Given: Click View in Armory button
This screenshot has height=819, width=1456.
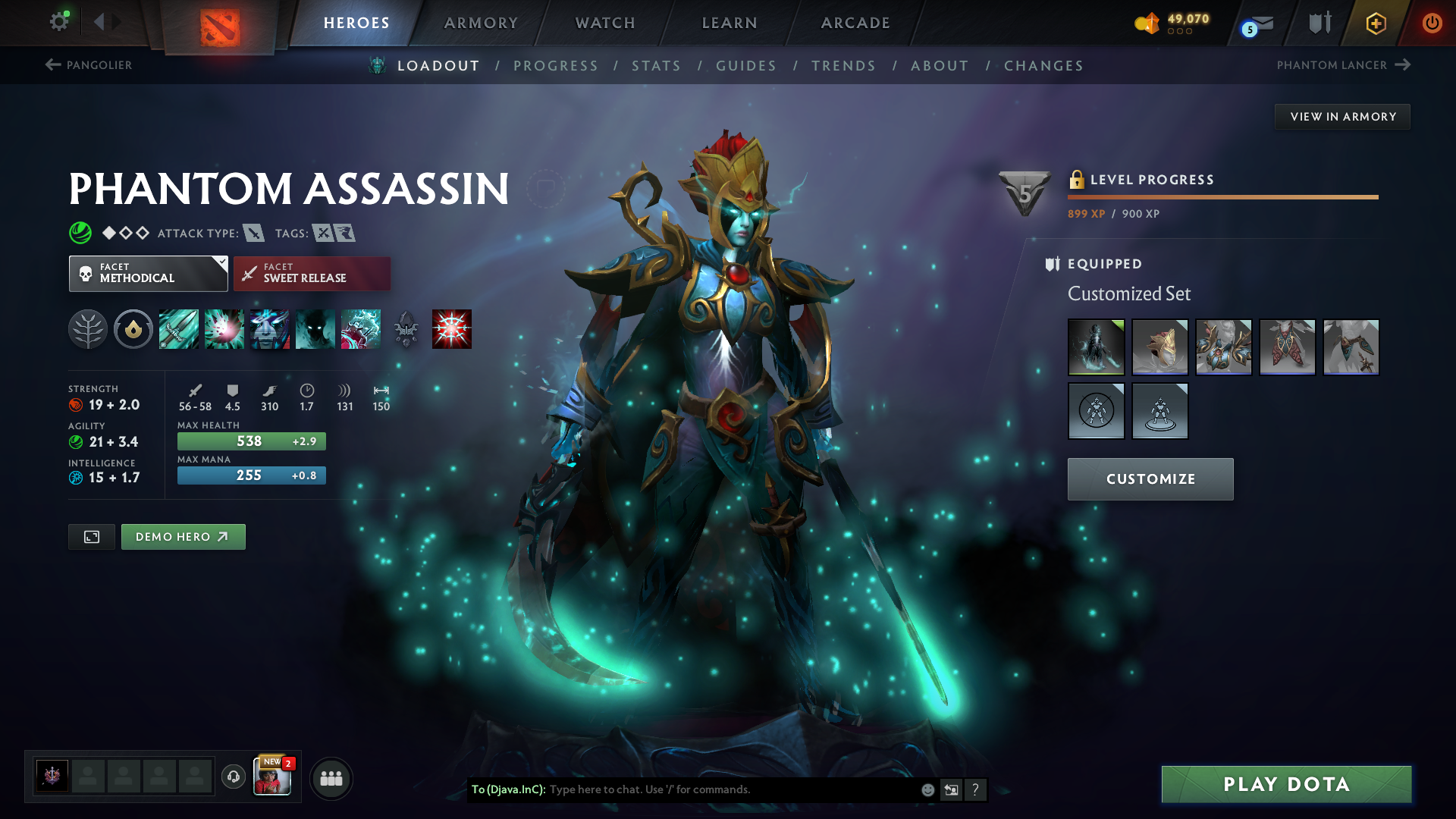Looking at the screenshot, I should pos(1342,117).
